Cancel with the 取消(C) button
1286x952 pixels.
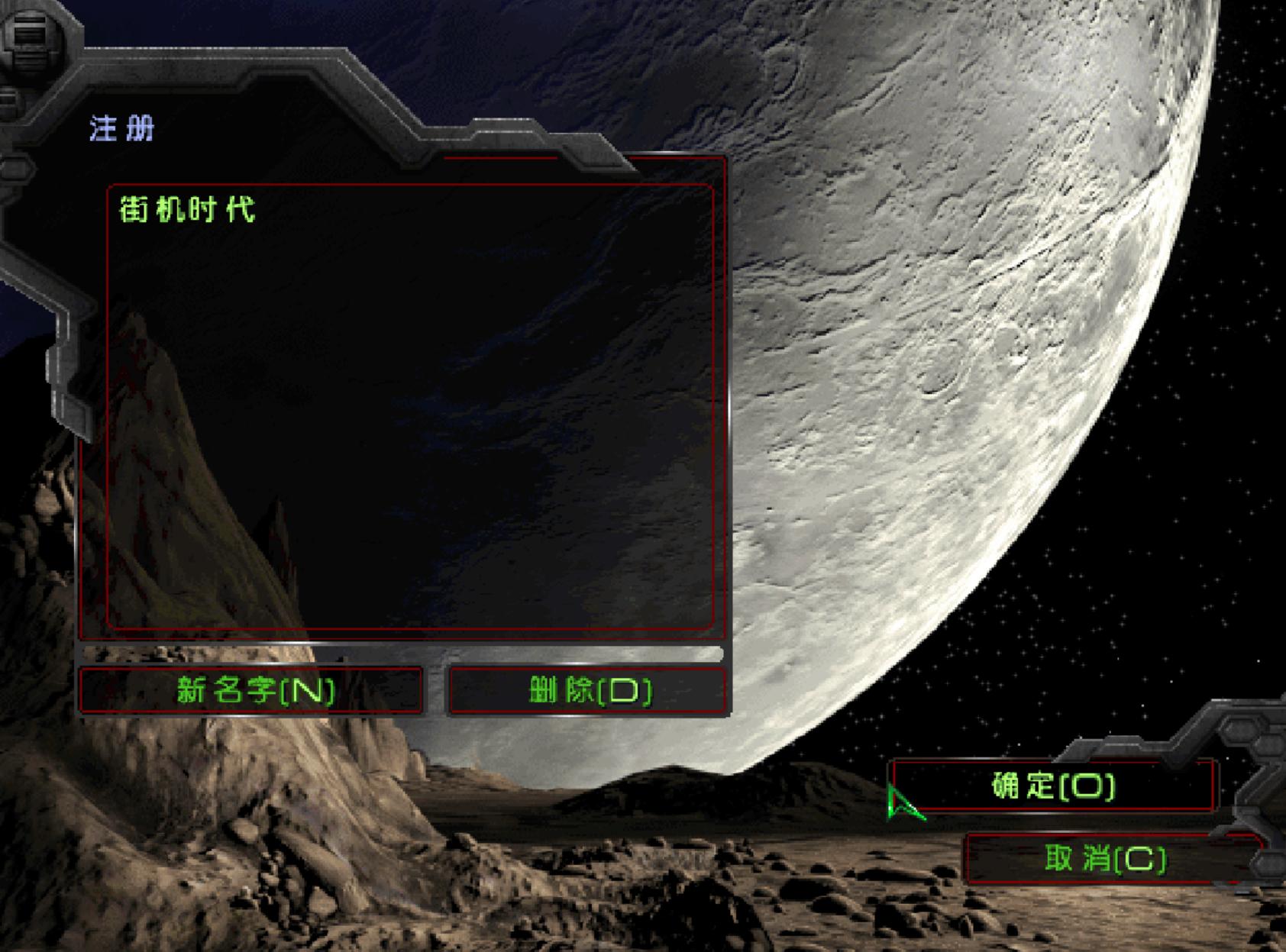pyautogui.click(x=1105, y=860)
